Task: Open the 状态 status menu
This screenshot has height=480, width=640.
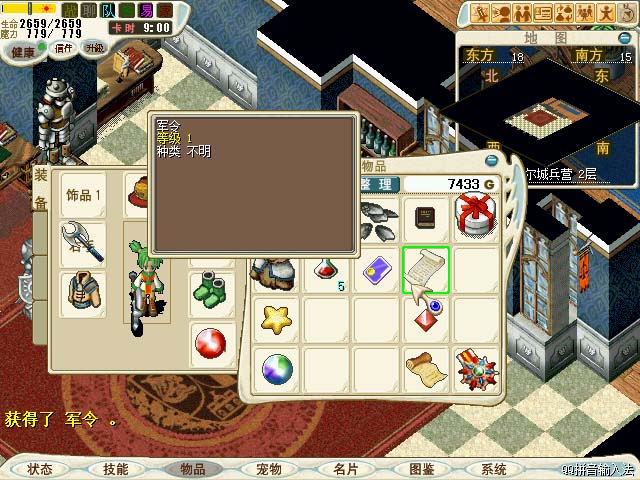Action: (x=40, y=469)
